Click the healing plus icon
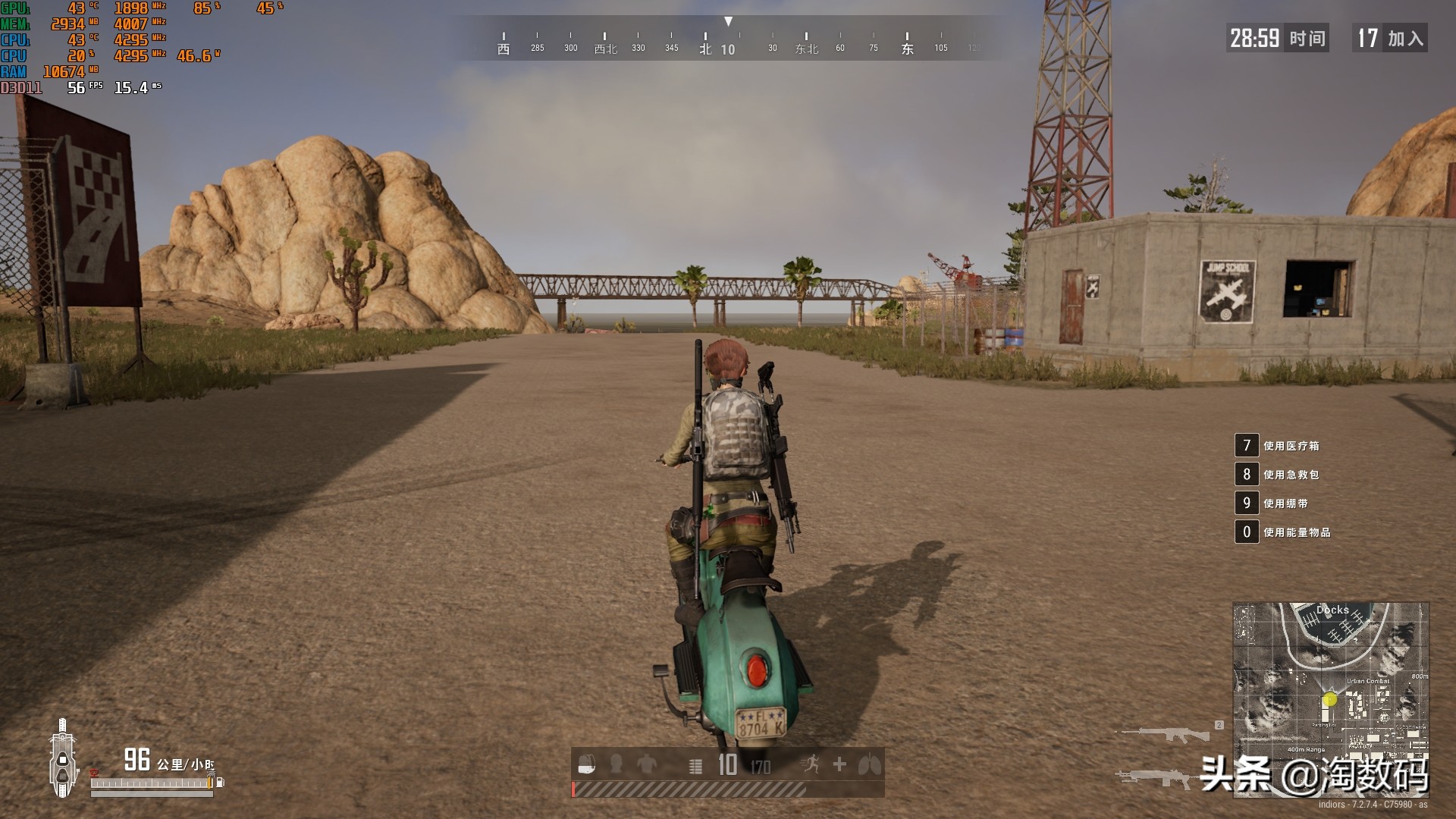The image size is (1456, 819). coord(839,764)
